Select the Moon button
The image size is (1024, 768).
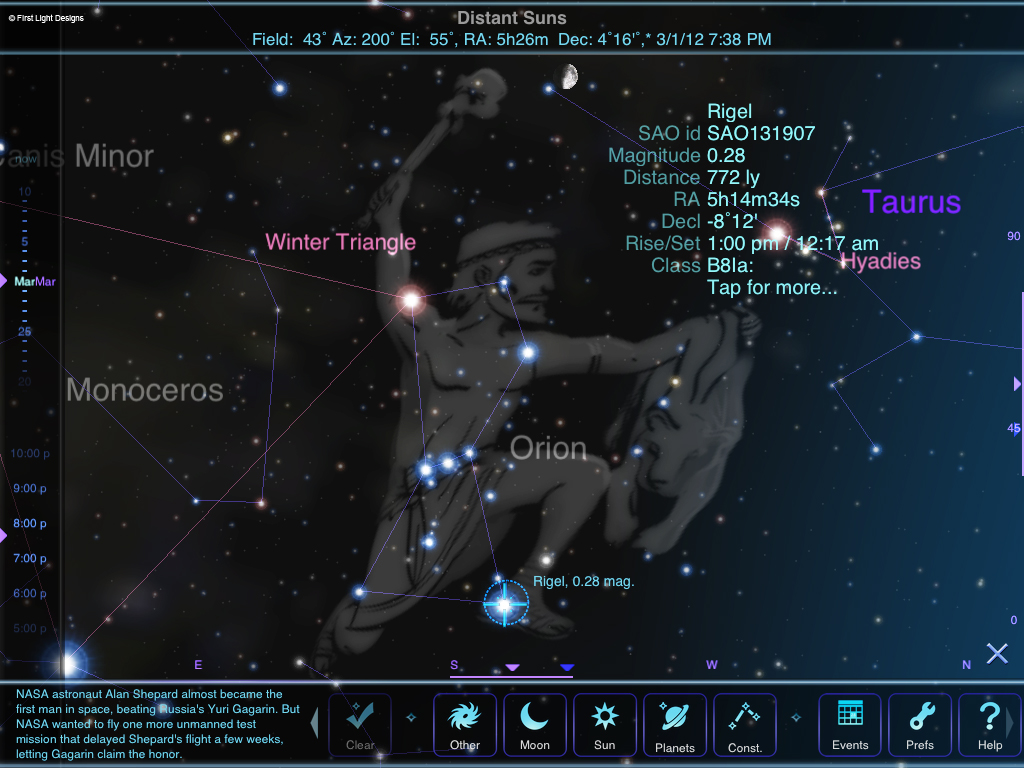pyautogui.click(x=535, y=724)
